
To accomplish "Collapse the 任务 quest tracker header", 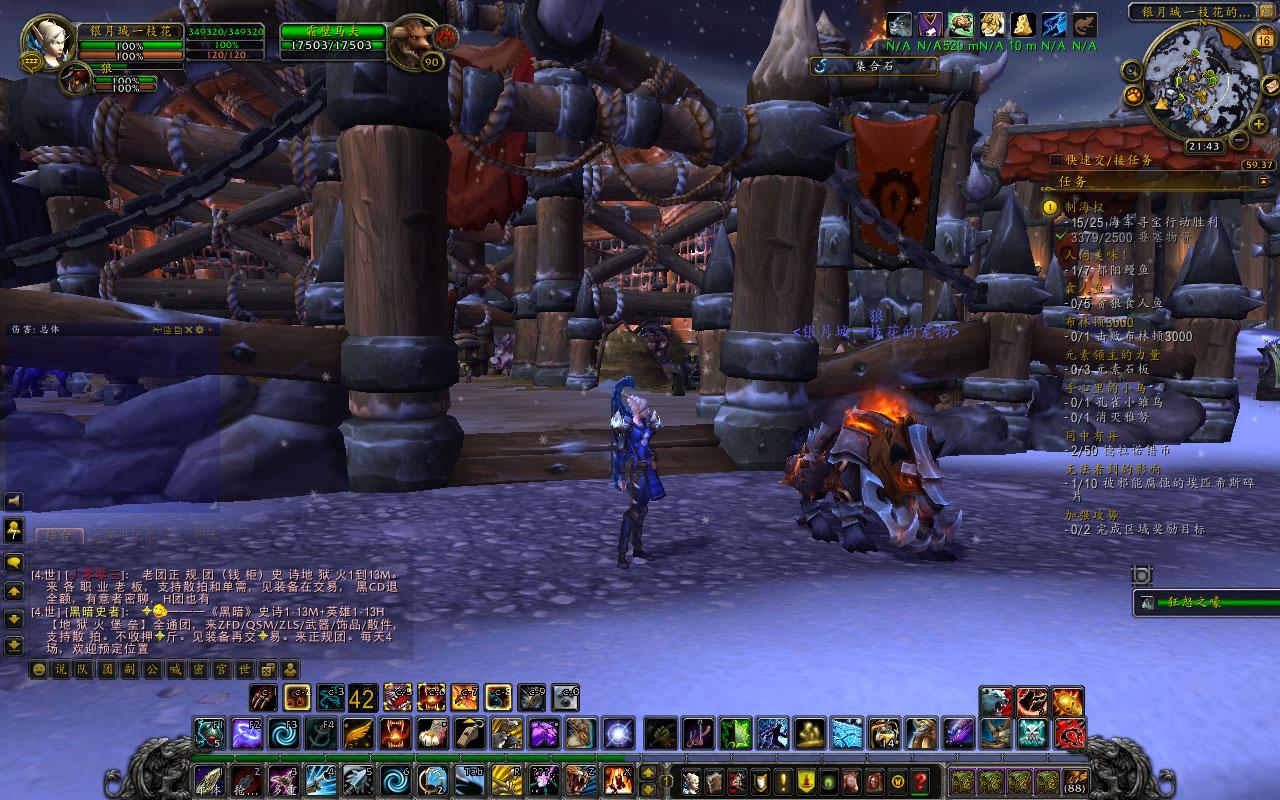I will (1261, 180).
